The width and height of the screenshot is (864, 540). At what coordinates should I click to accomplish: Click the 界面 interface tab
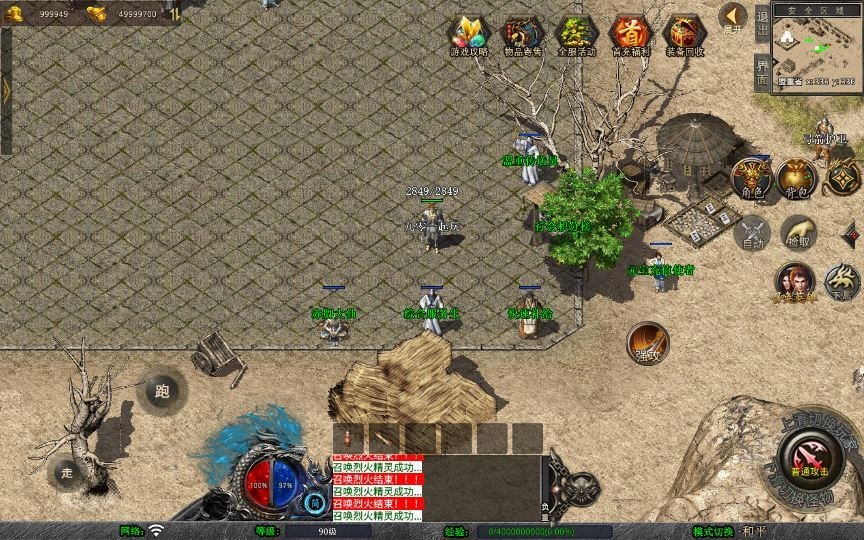coord(762,70)
